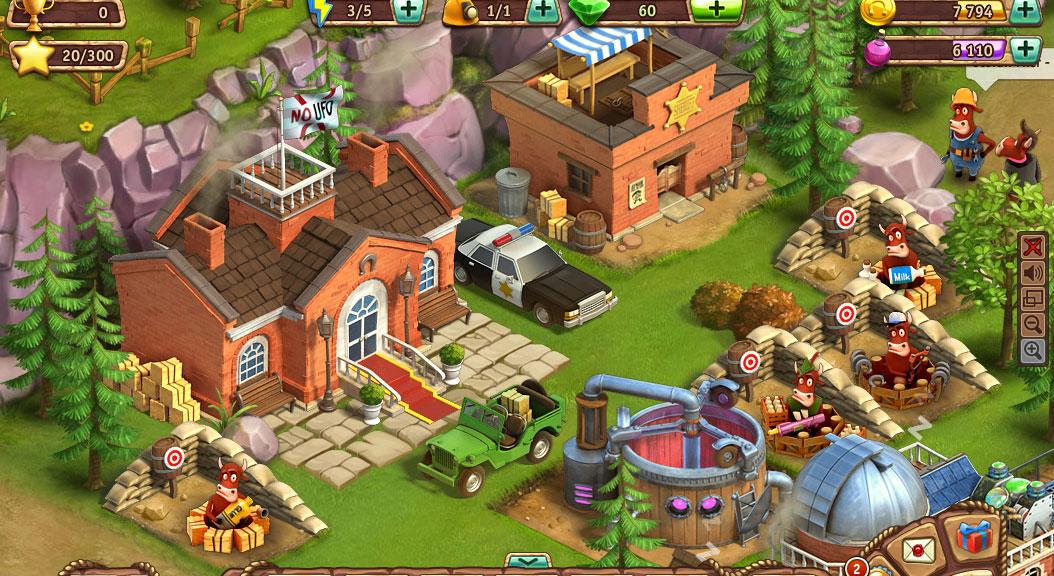The height and width of the screenshot is (576, 1054).
Task: Add more workers with the hardhat plus button
Action: coord(542,11)
